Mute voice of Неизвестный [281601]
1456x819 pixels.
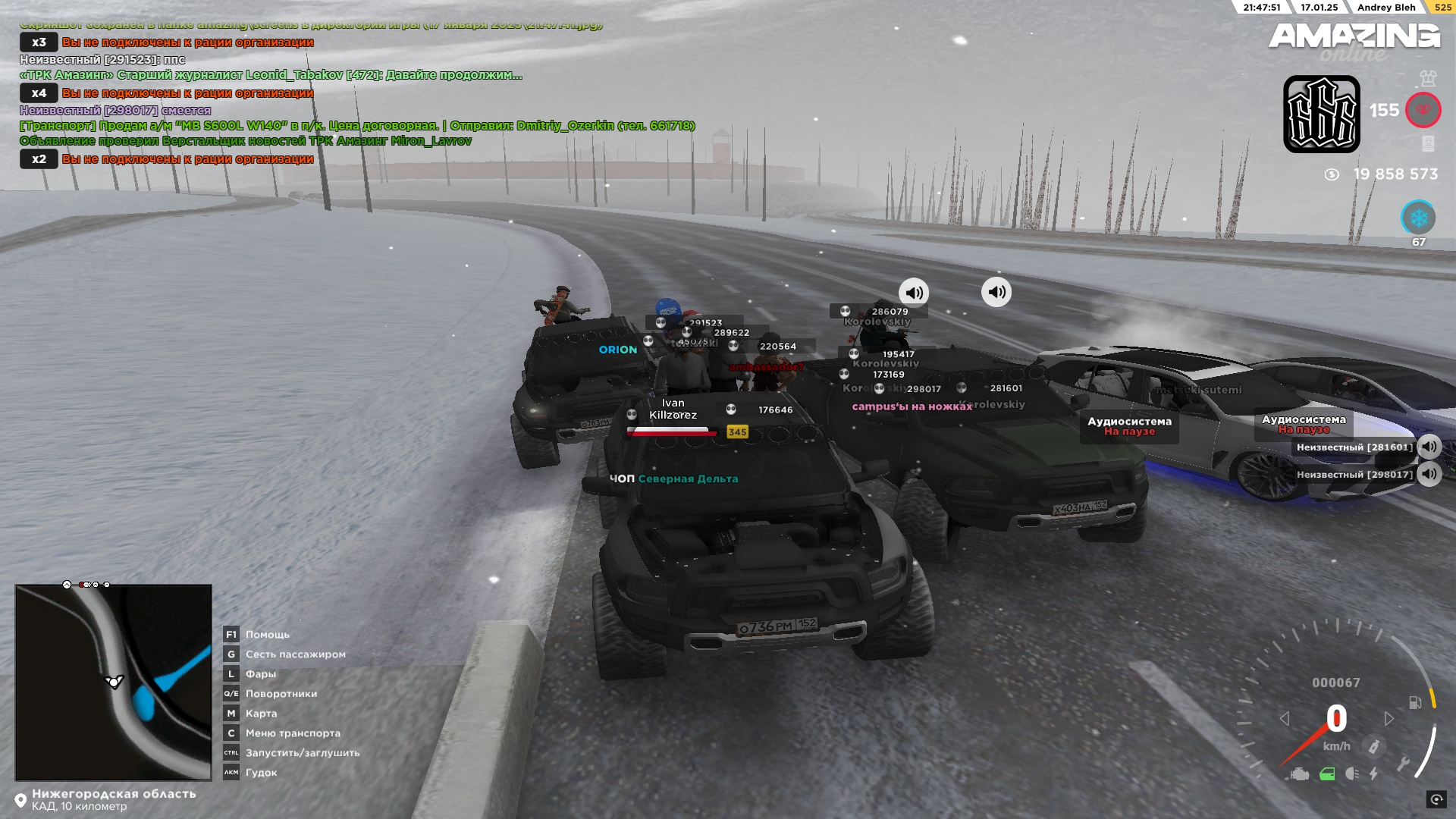pyautogui.click(x=1429, y=447)
